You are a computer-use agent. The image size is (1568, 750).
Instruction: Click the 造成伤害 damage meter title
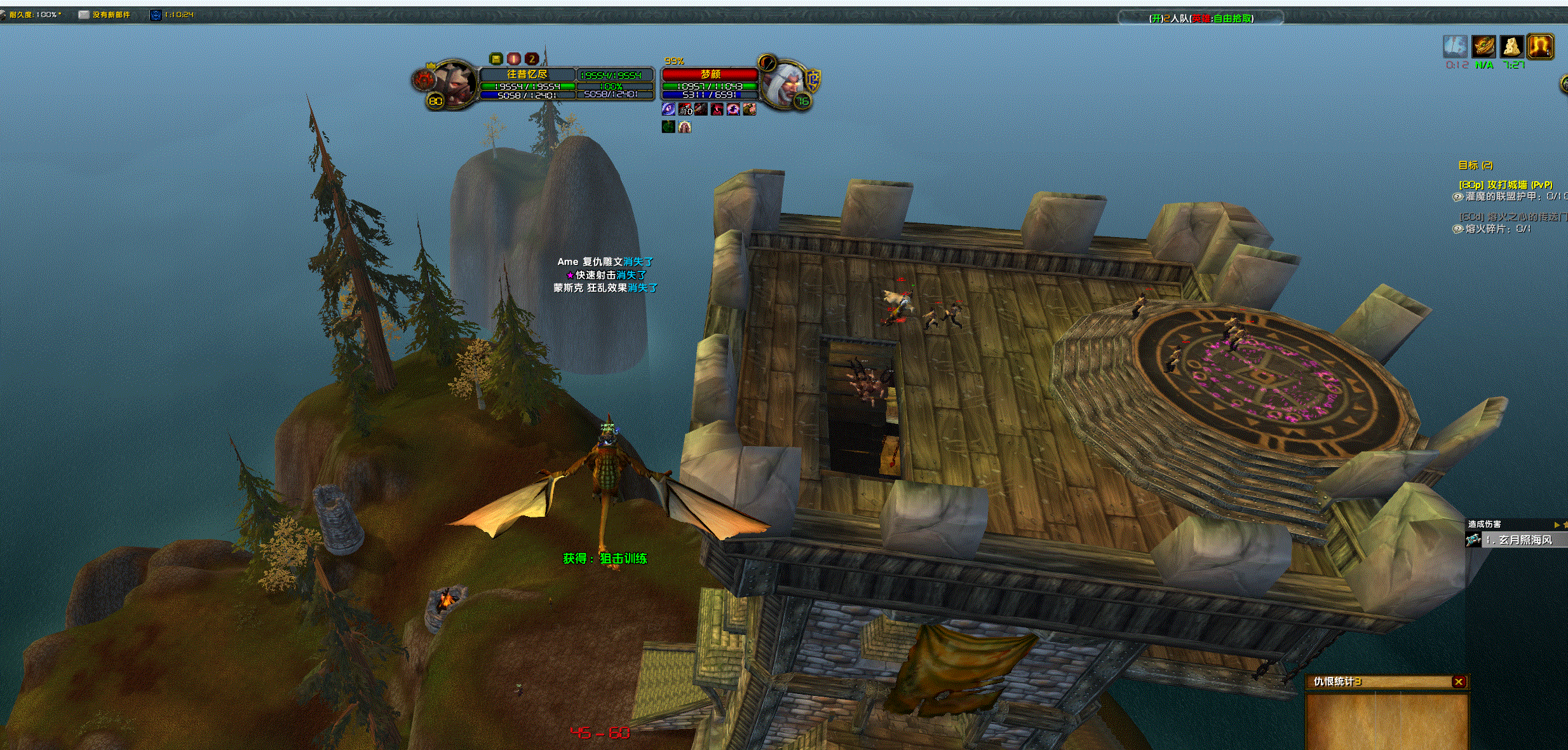1484,524
